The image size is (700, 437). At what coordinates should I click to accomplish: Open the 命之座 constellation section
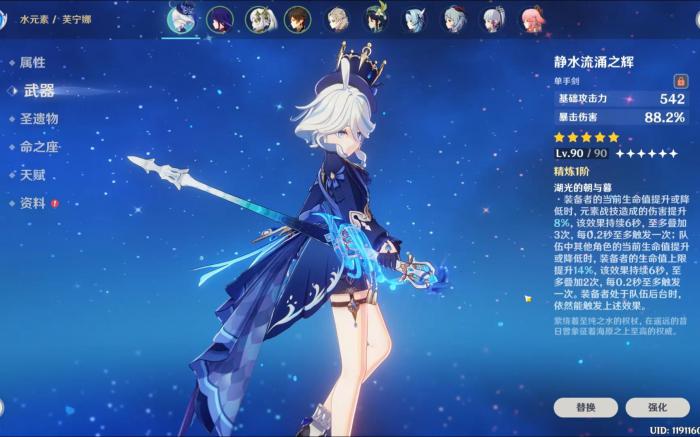[x=38, y=146]
